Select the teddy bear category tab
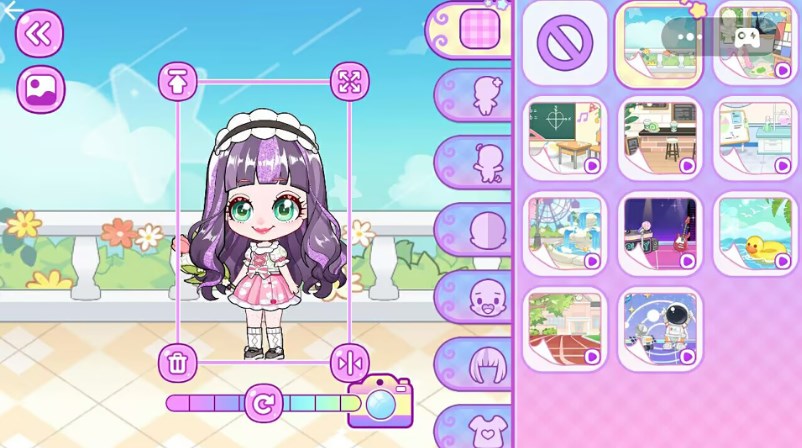802x448 pixels. (x=485, y=162)
